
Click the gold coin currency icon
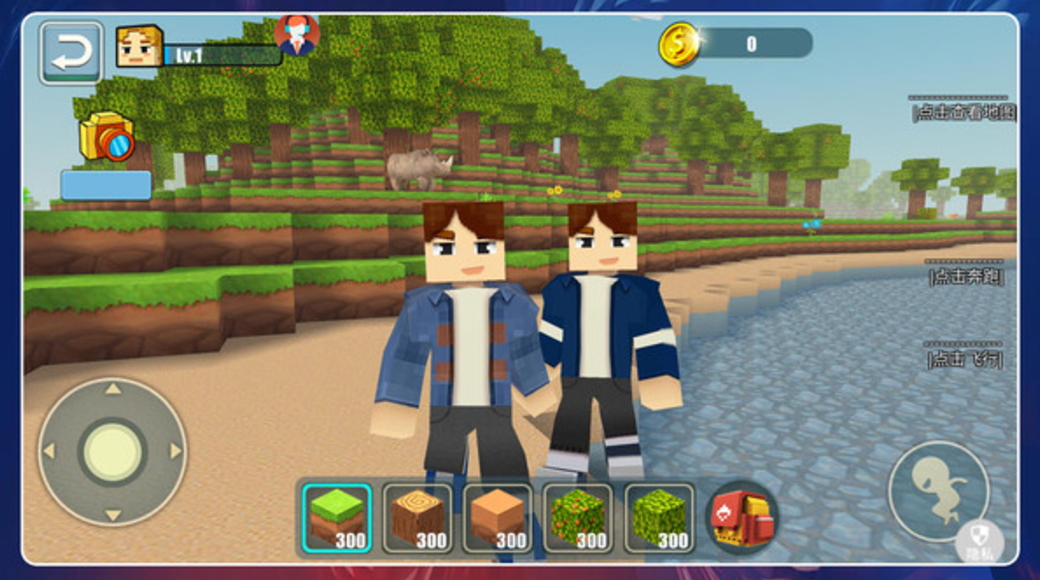pos(679,44)
